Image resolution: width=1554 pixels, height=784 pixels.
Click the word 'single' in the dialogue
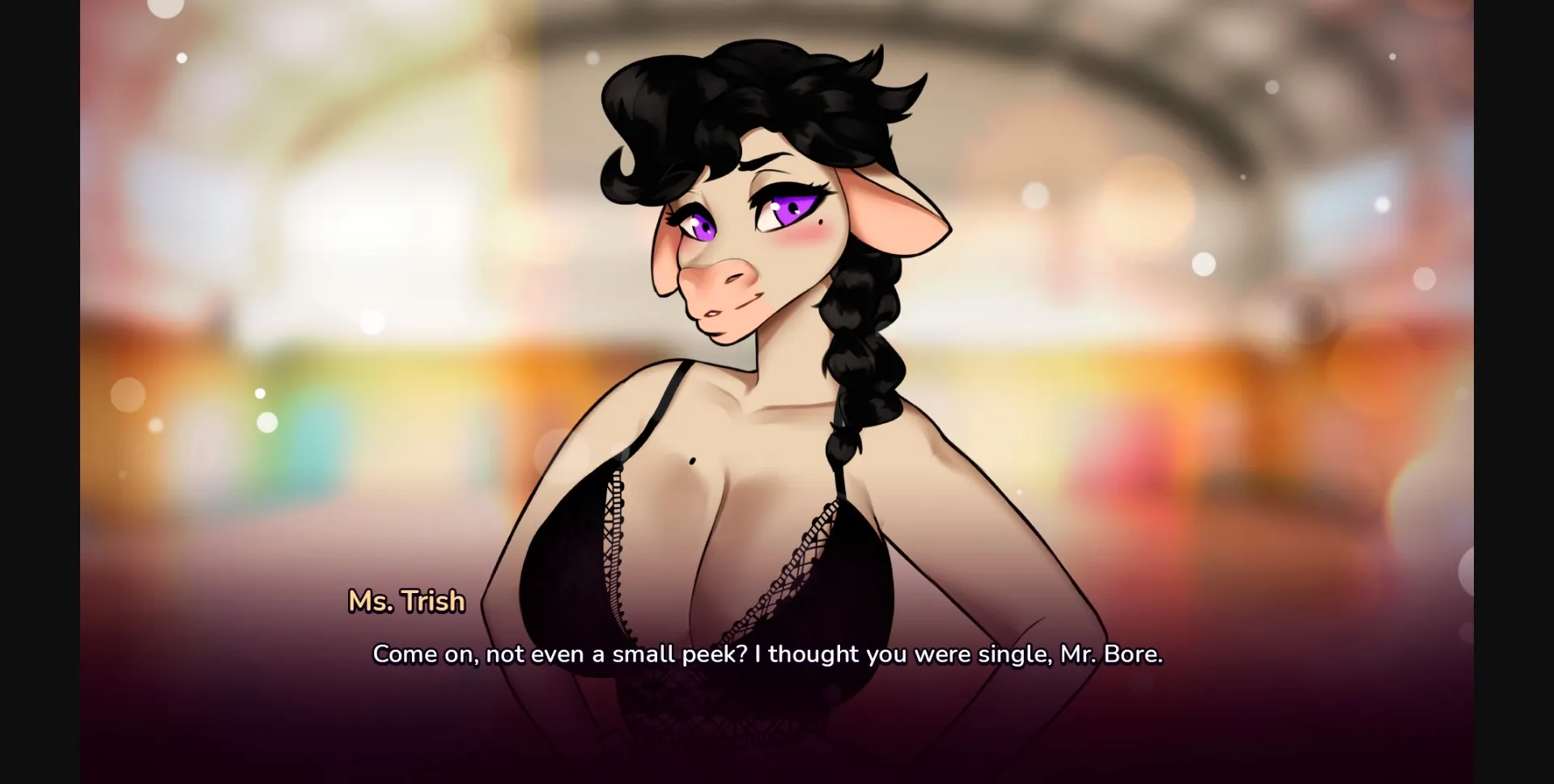click(1013, 654)
